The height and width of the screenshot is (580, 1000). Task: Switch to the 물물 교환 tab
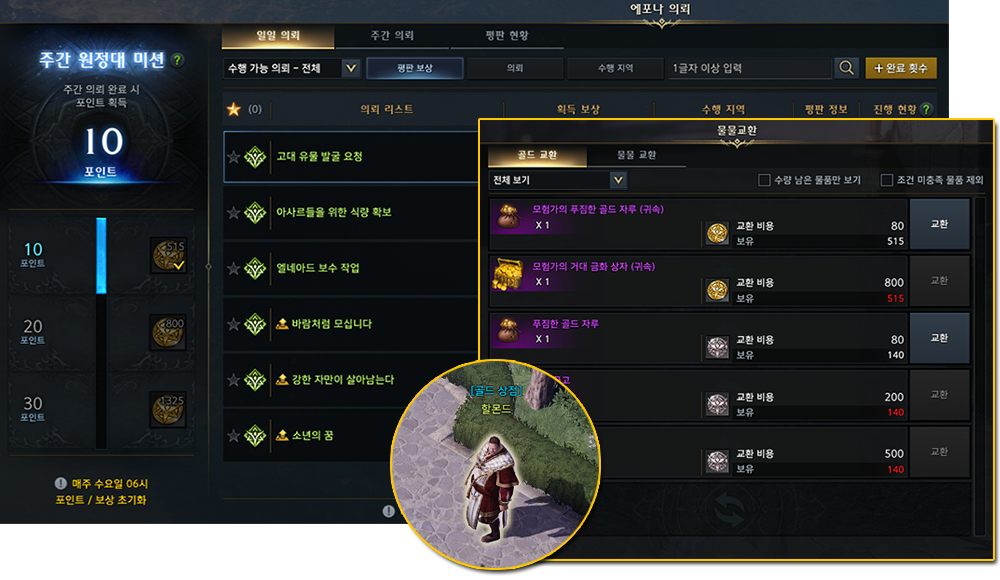pos(635,156)
